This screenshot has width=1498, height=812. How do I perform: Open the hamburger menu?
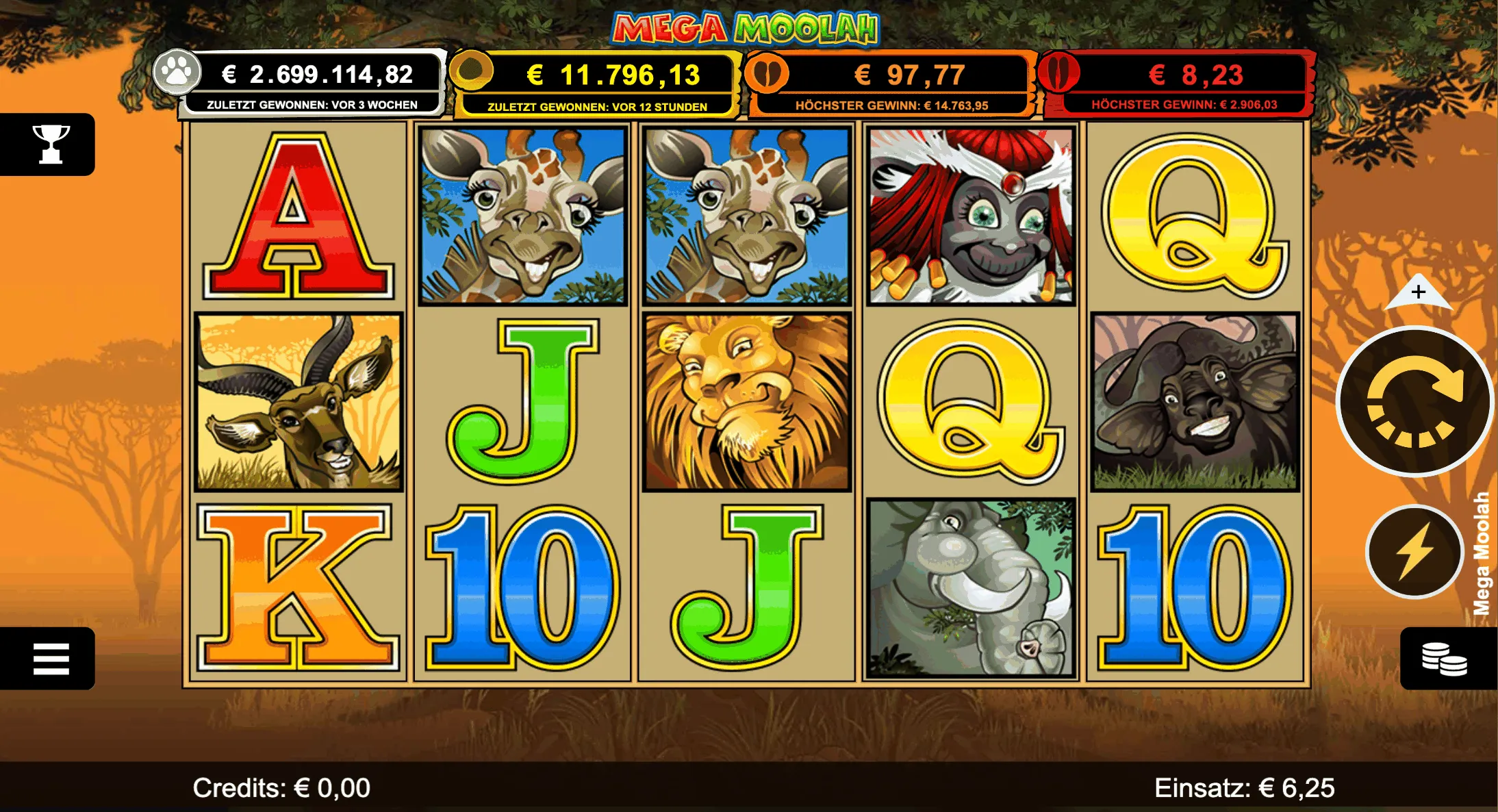click(x=50, y=658)
